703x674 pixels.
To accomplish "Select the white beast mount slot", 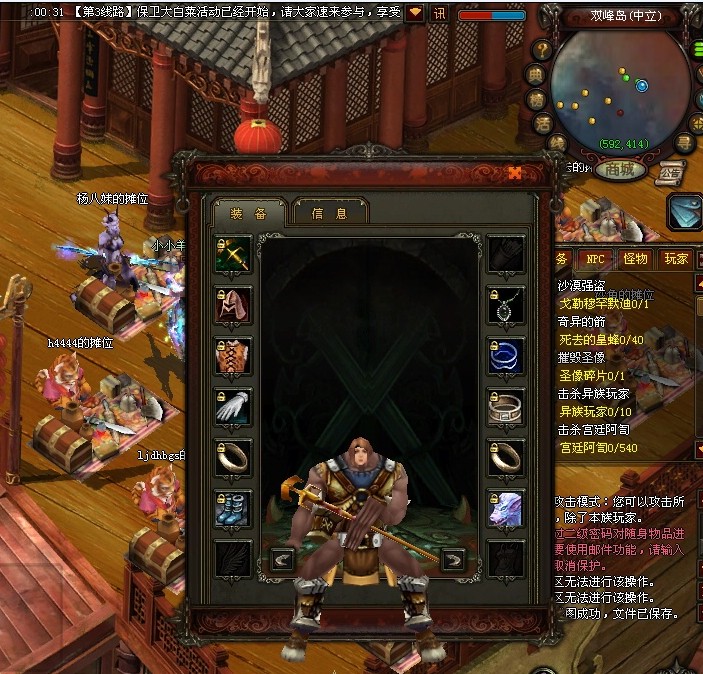I will point(506,507).
